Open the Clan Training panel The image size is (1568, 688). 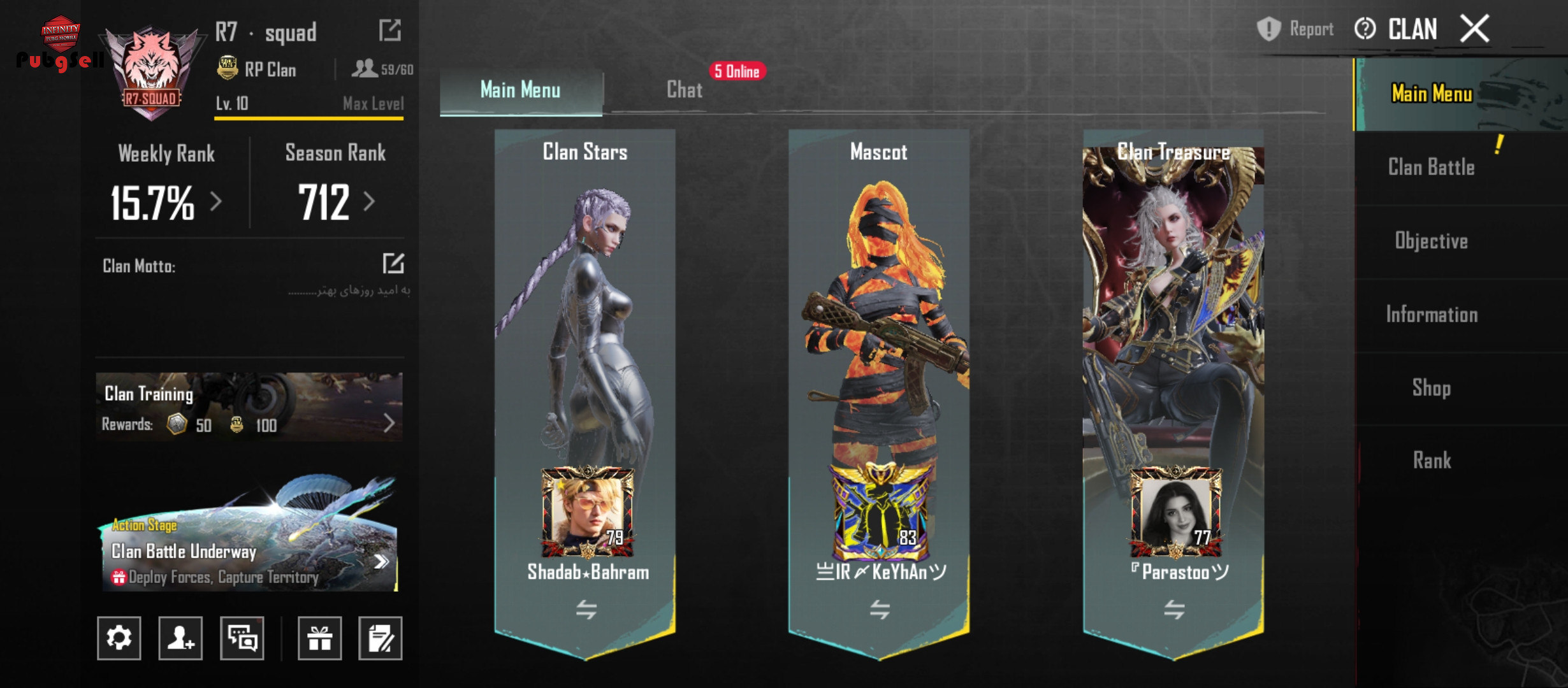pos(249,408)
